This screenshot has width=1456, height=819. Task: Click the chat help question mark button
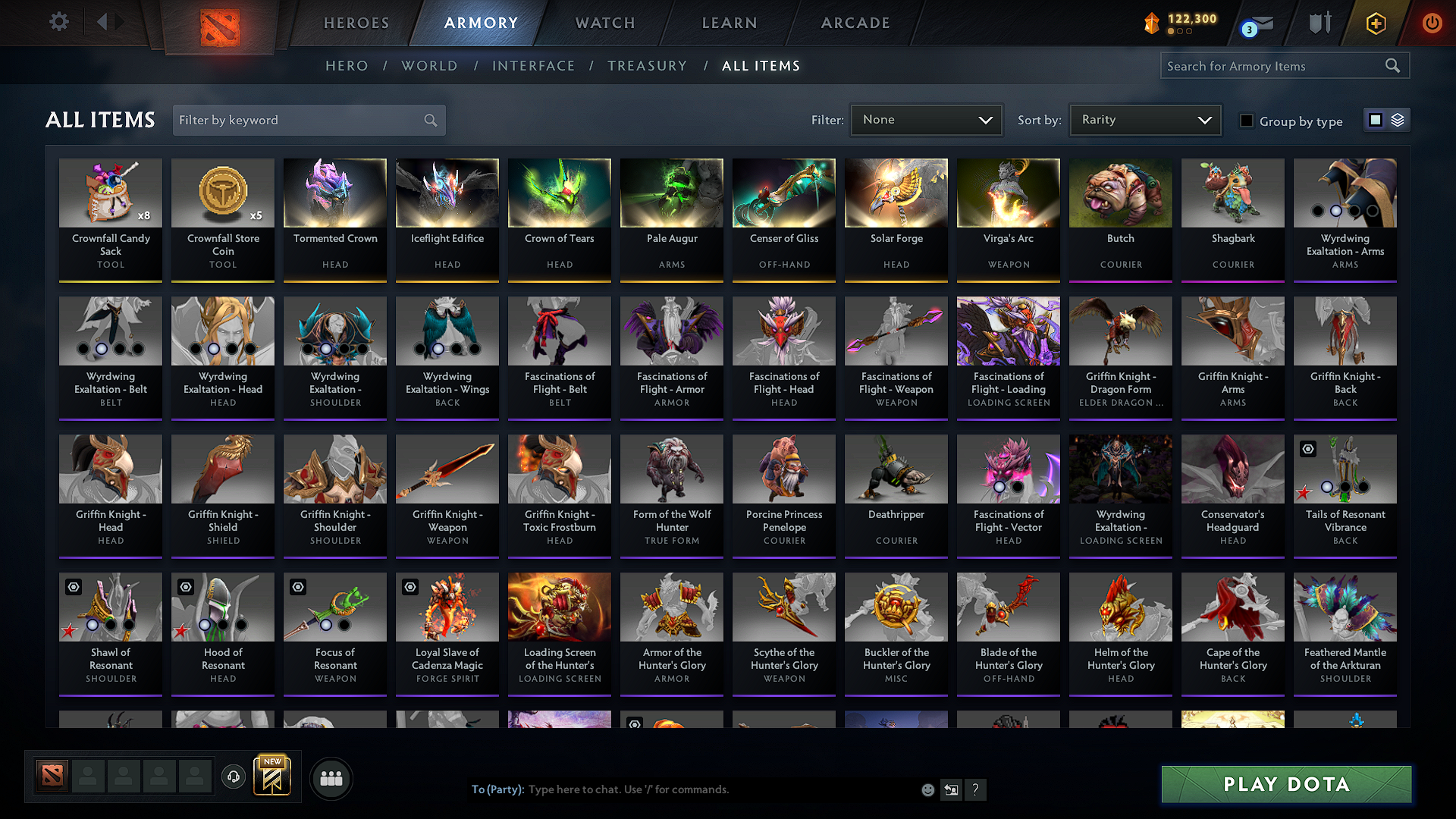coord(976,789)
